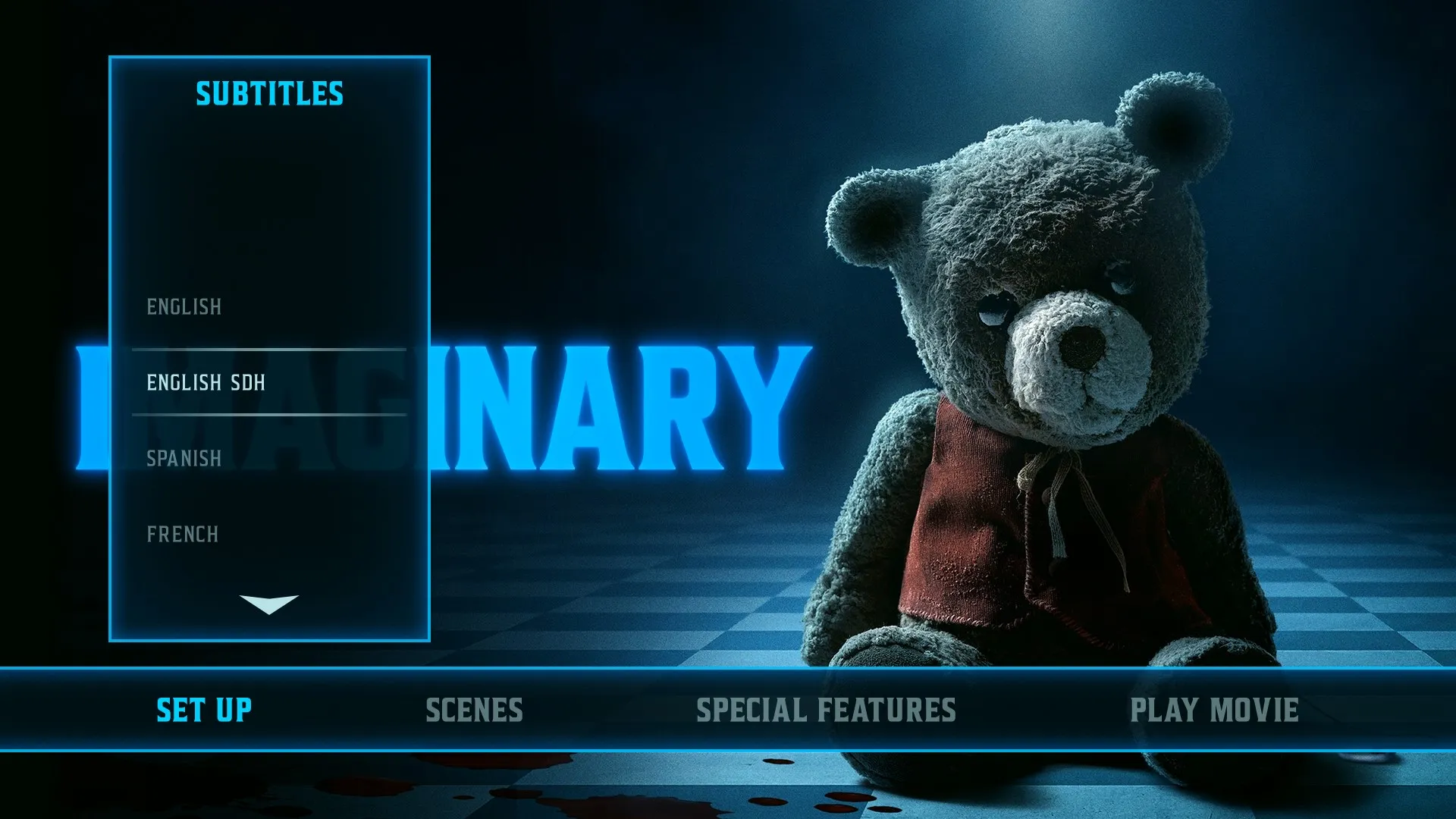1456x819 pixels.
Task: Enable FRENCH subtitles
Action: click(184, 533)
